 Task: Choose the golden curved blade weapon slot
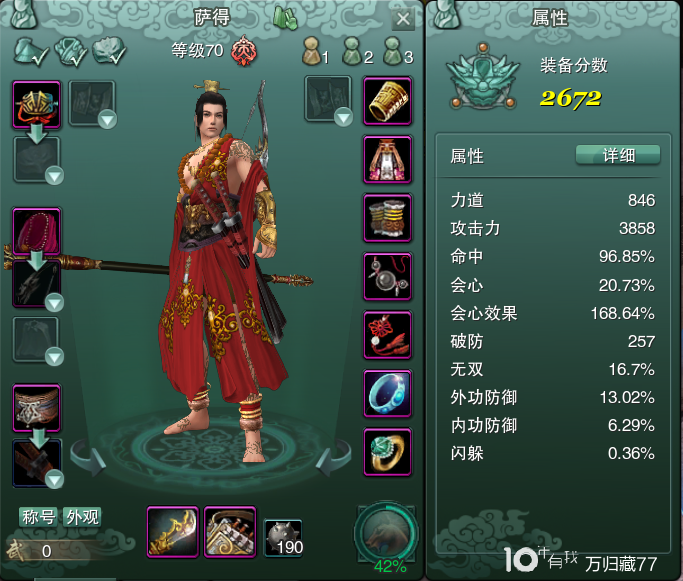point(172,530)
